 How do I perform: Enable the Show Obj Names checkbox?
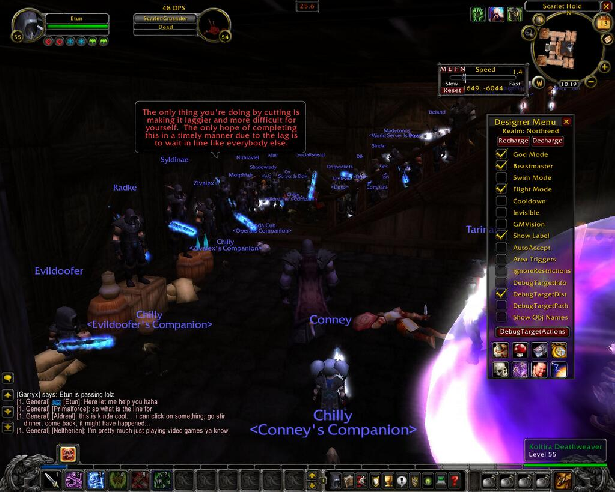click(501, 318)
